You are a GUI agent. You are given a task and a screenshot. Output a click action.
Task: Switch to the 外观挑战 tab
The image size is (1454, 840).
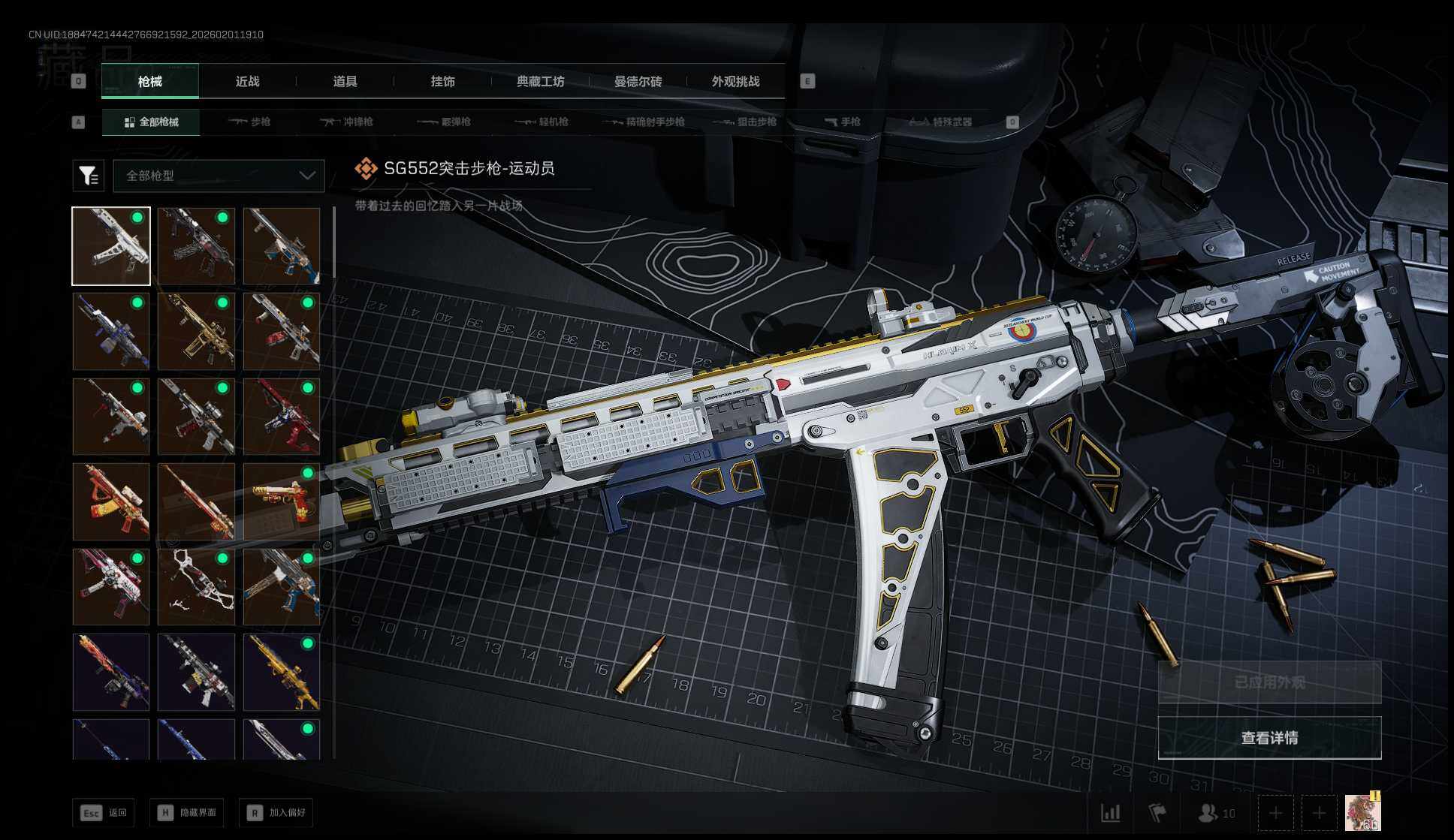(x=735, y=82)
